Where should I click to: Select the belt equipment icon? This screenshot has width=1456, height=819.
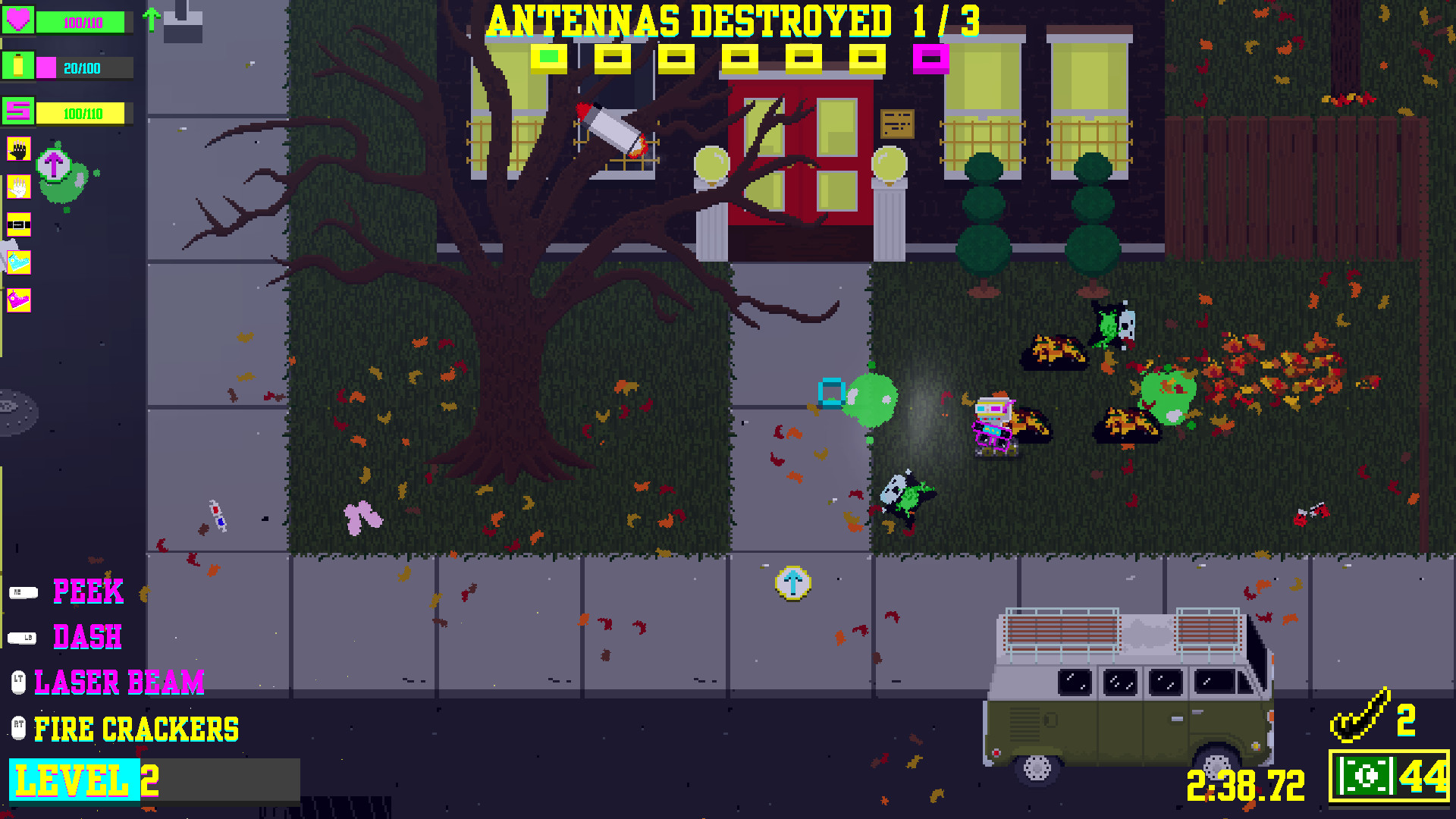pyautogui.click(x=19, y=224)
